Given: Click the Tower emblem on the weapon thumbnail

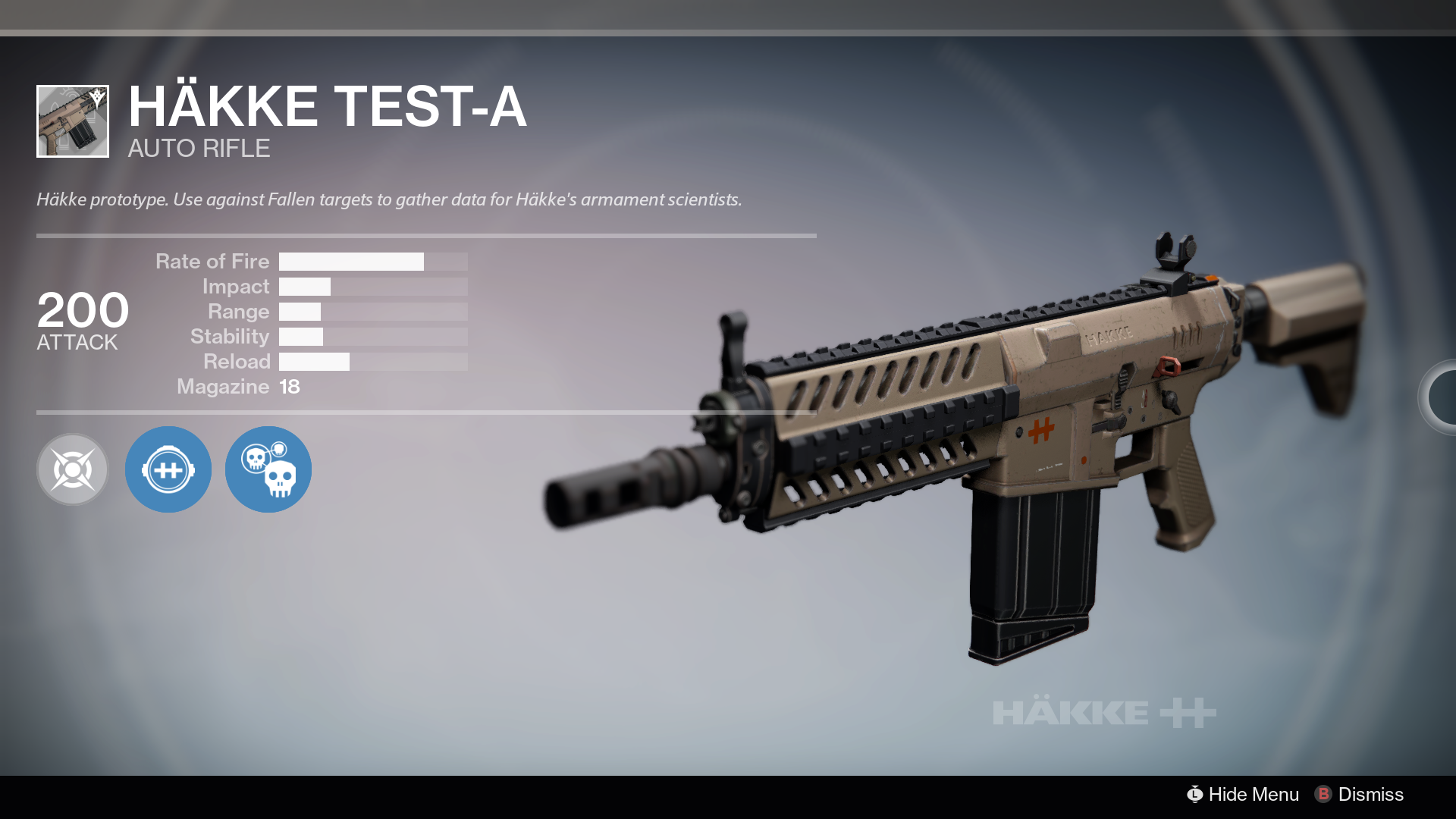Looking at the screenshot, I should (97, 96).
